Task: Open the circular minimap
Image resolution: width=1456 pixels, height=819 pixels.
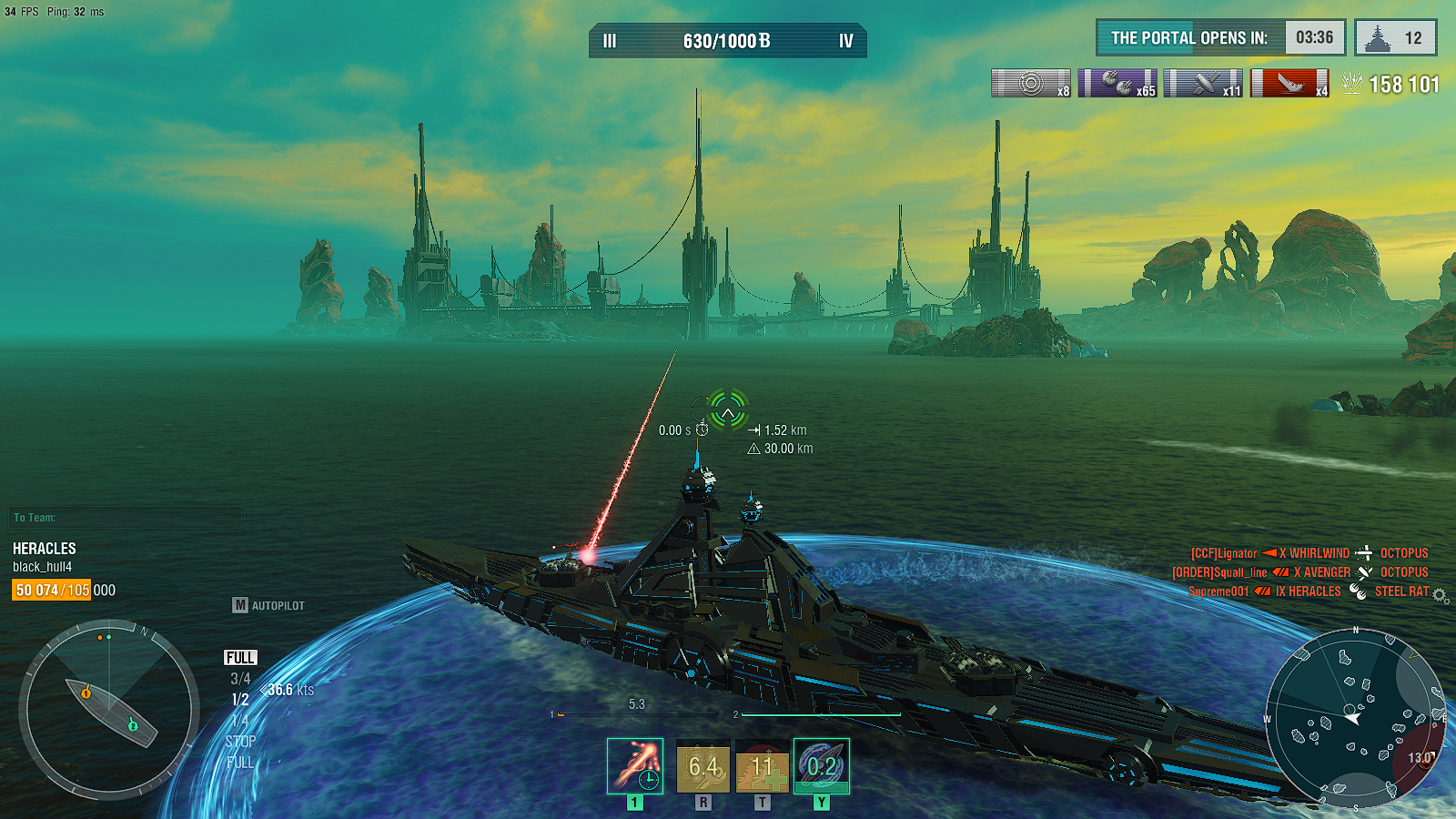Action: tap(1355, 717)
